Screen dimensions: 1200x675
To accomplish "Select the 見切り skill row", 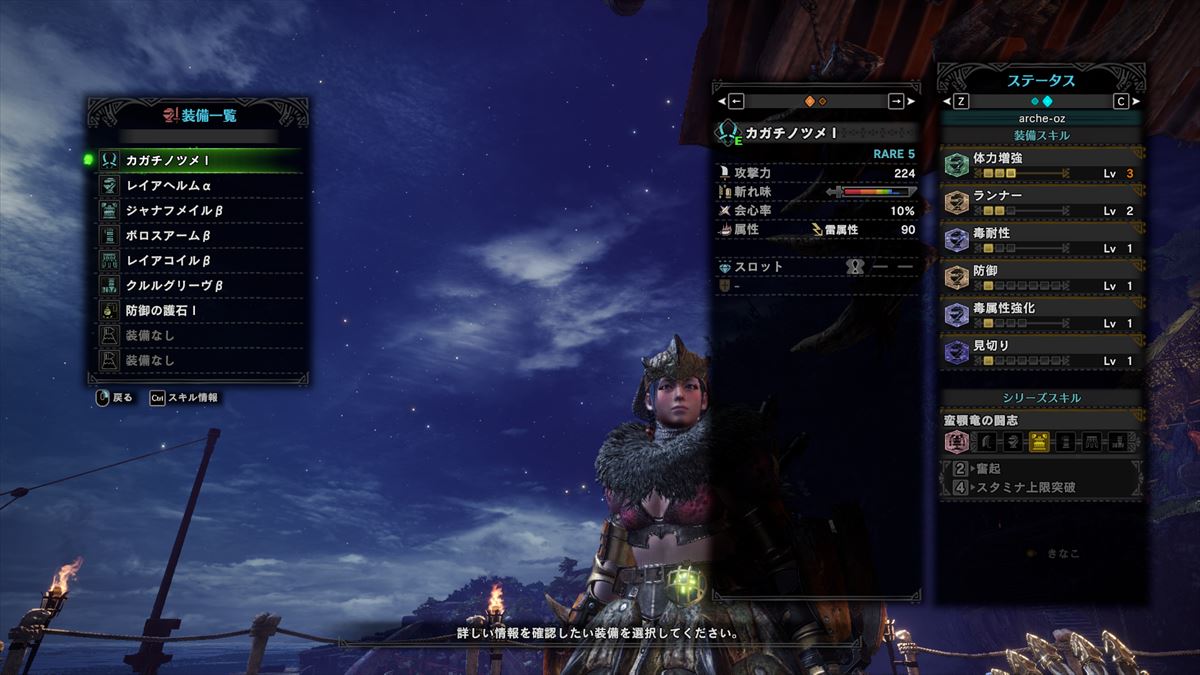I will [x=1041, y=353].
